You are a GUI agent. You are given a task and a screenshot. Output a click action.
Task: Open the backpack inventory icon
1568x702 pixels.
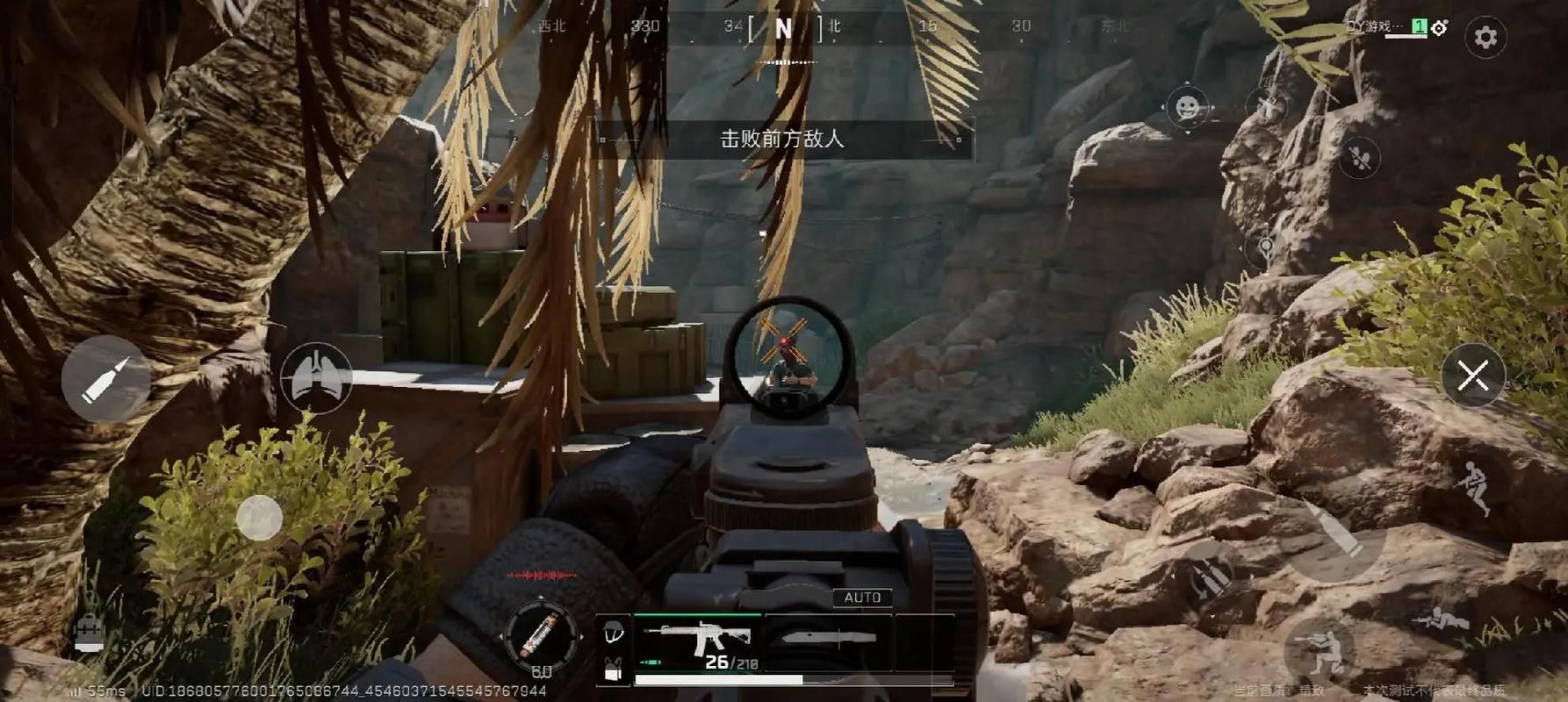click(x=89, y=632)
